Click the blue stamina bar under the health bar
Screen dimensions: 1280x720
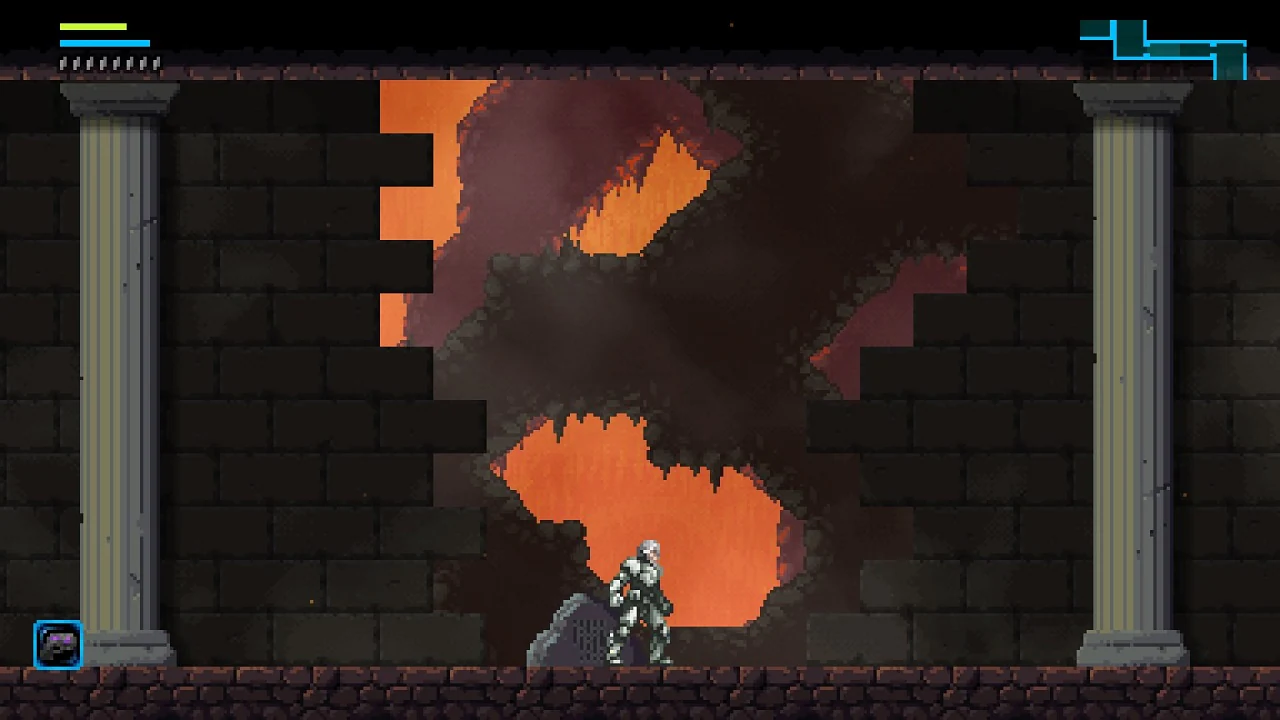(105, 43)
